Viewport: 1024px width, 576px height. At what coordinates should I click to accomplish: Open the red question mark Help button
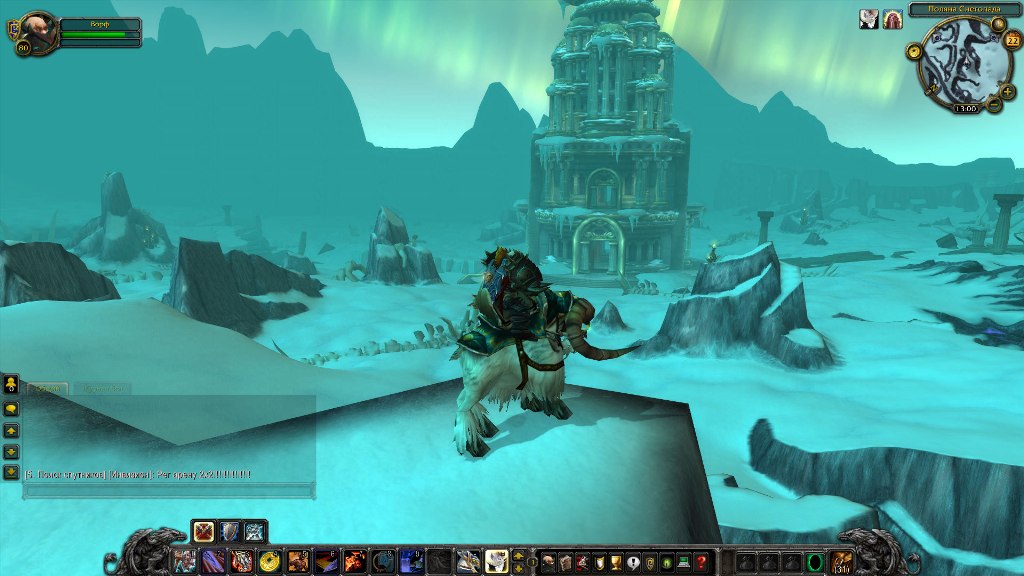(701, 562)
